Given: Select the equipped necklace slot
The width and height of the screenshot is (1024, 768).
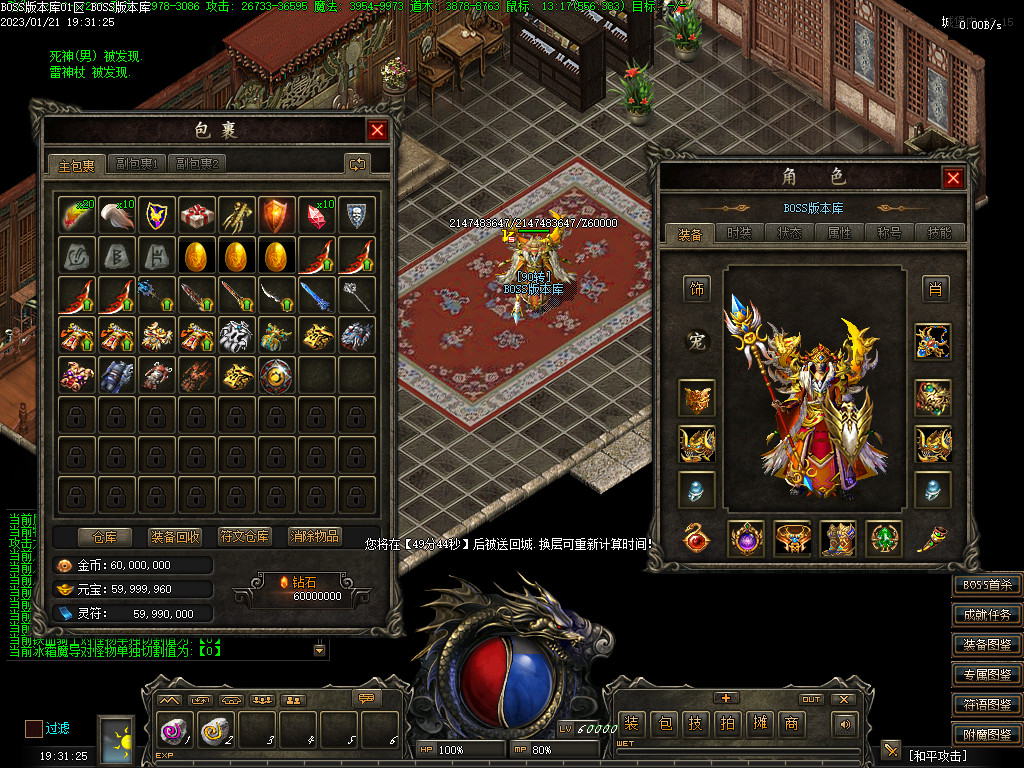Looking at the screenshot, I should pyautogui.click(x=933, y=342).
